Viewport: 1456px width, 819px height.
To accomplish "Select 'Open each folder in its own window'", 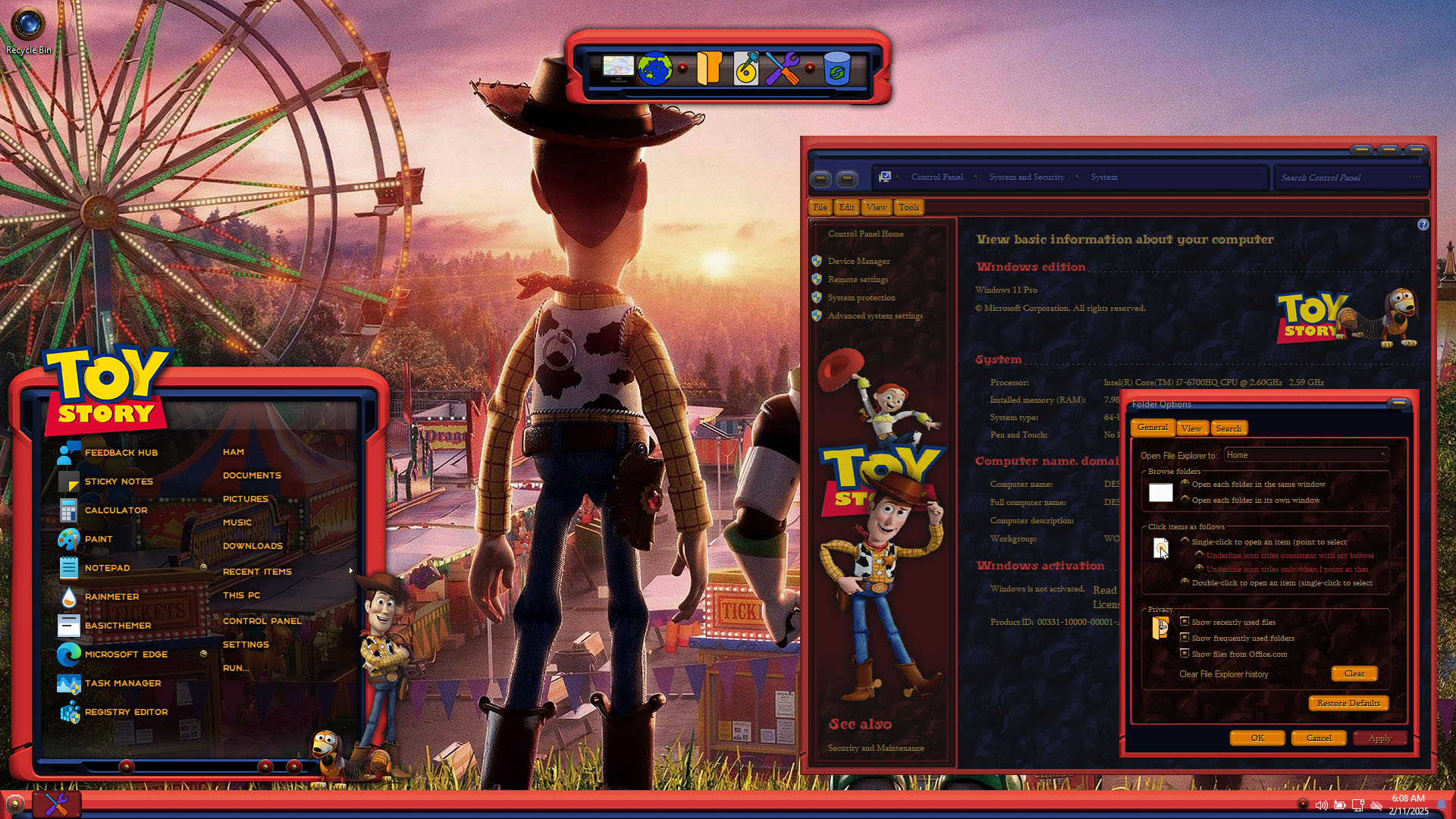I will (x=1185, y=500).
